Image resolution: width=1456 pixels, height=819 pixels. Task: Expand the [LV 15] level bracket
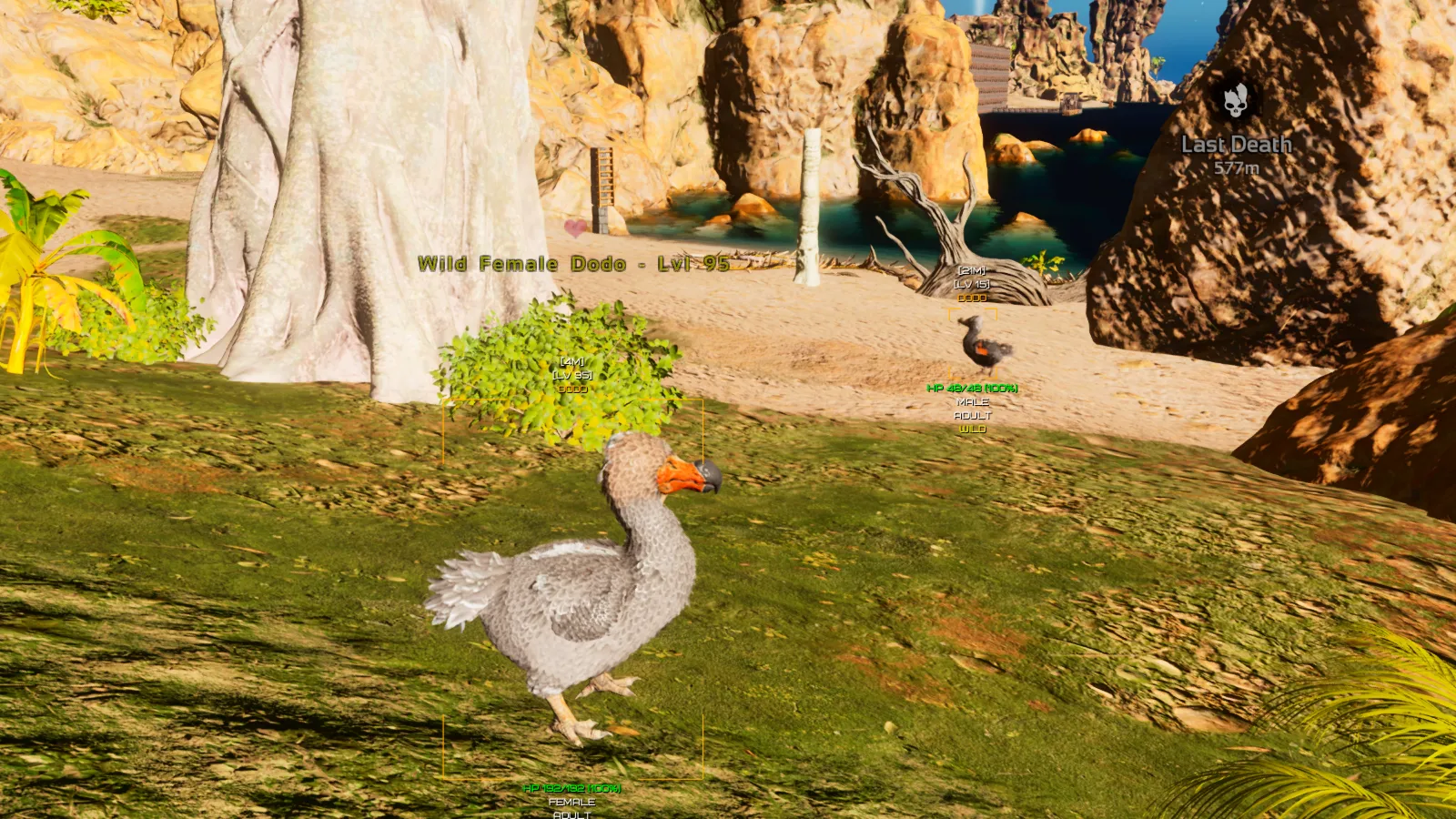(971, 283)
